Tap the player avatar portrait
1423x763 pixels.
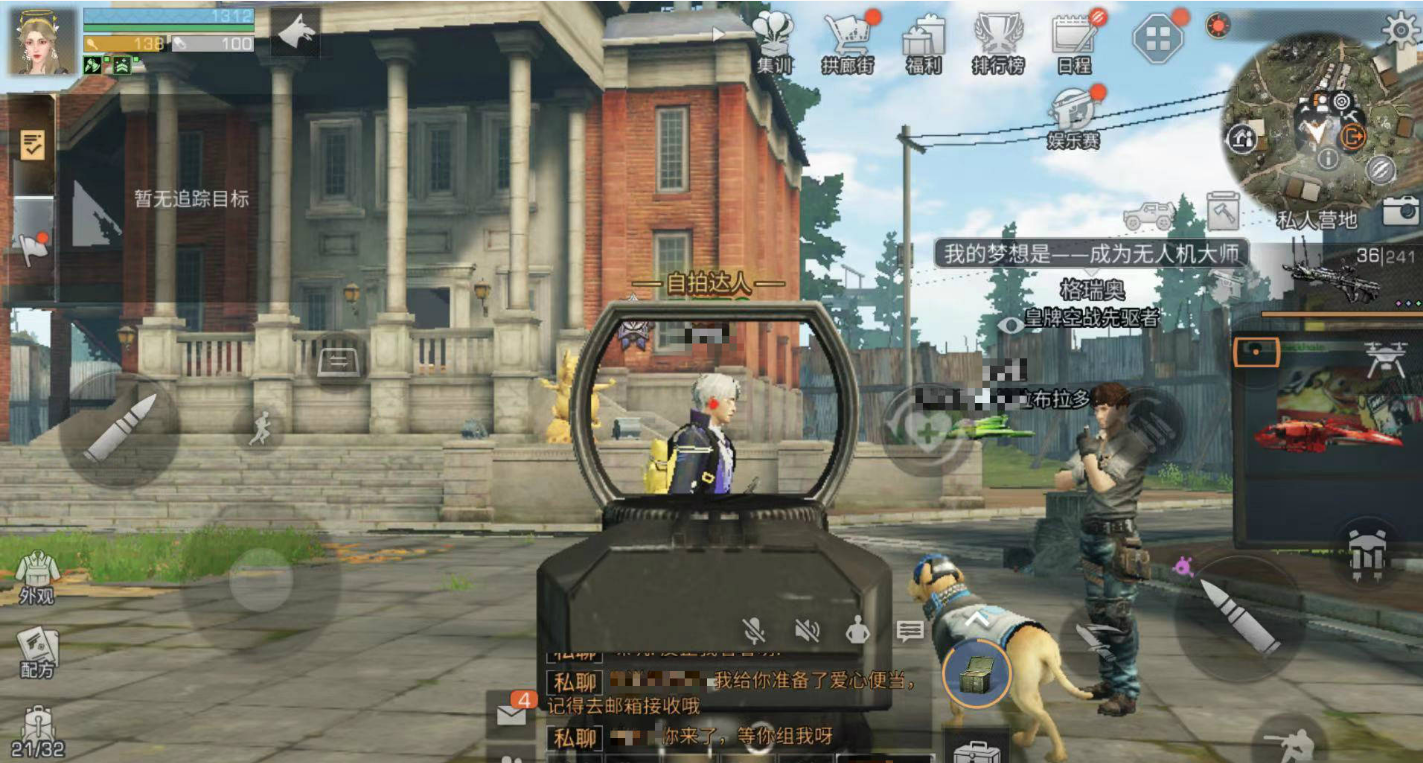pyautogui.click(x=43, y=41)
